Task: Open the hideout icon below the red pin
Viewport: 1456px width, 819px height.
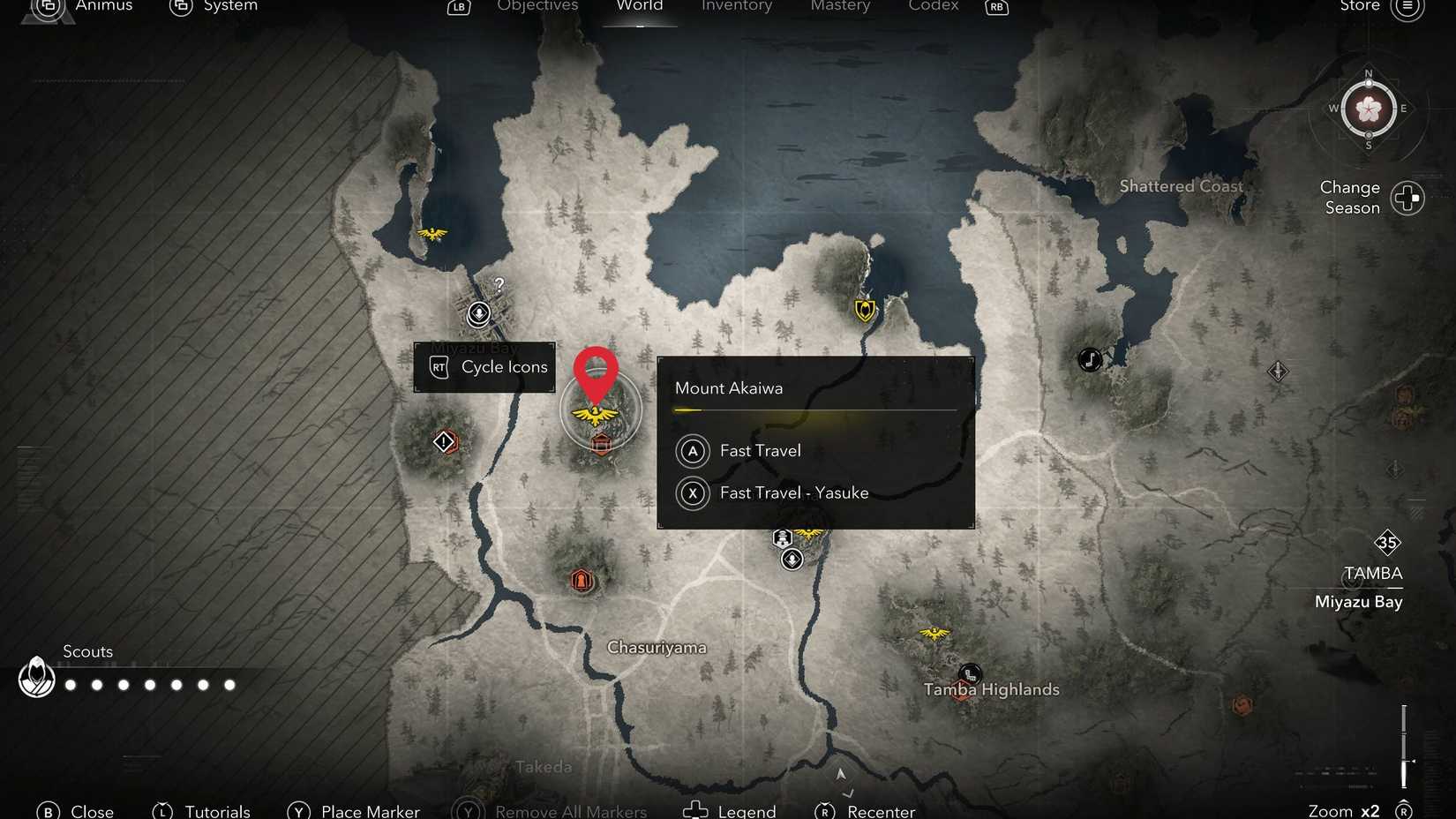Action: (601, 445)
